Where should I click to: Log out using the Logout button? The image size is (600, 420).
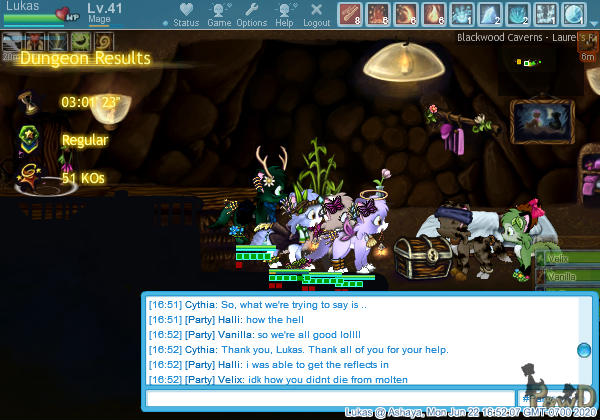point(316,14)
